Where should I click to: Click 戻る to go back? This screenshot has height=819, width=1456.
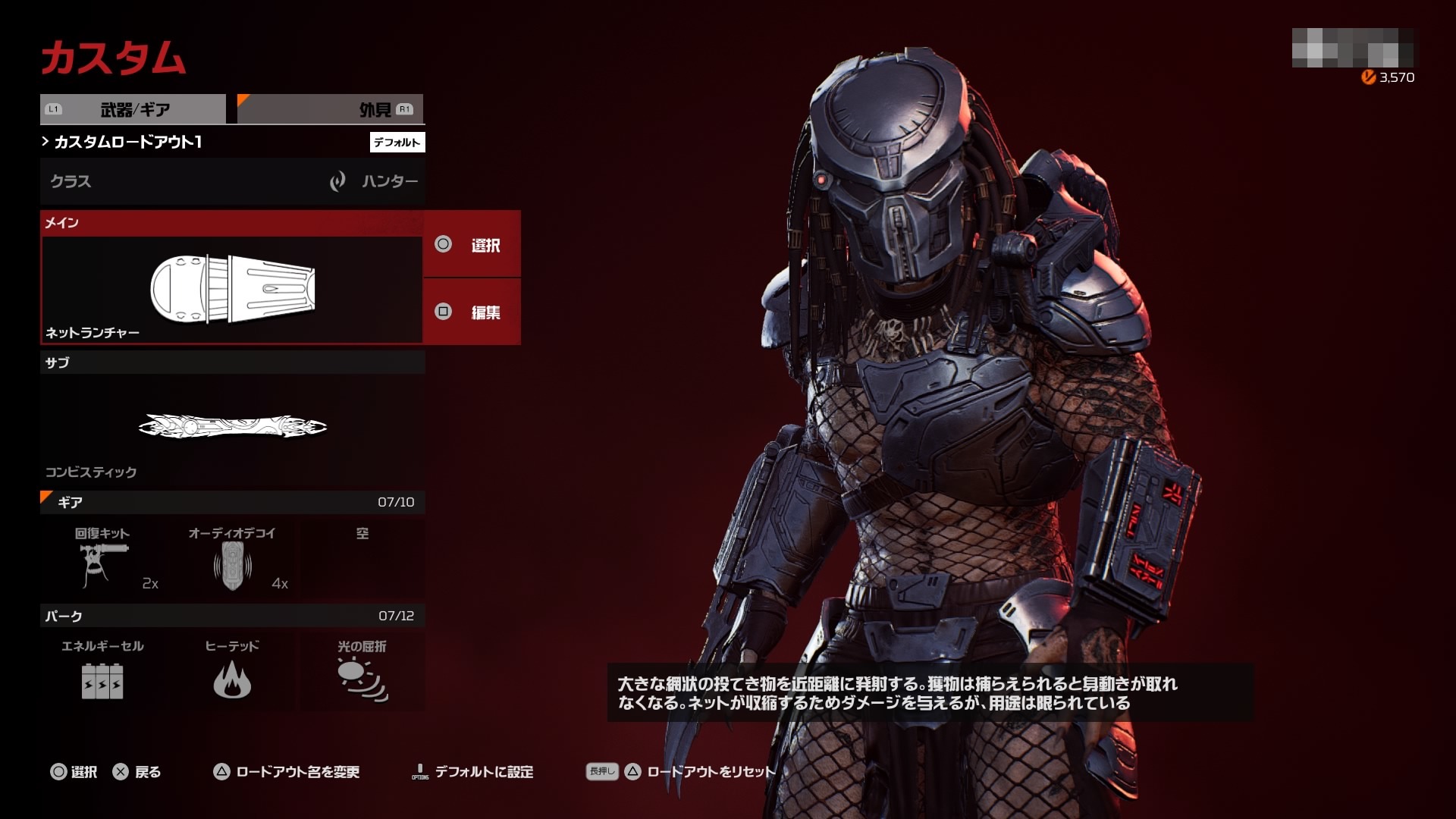tap(137, 772)
